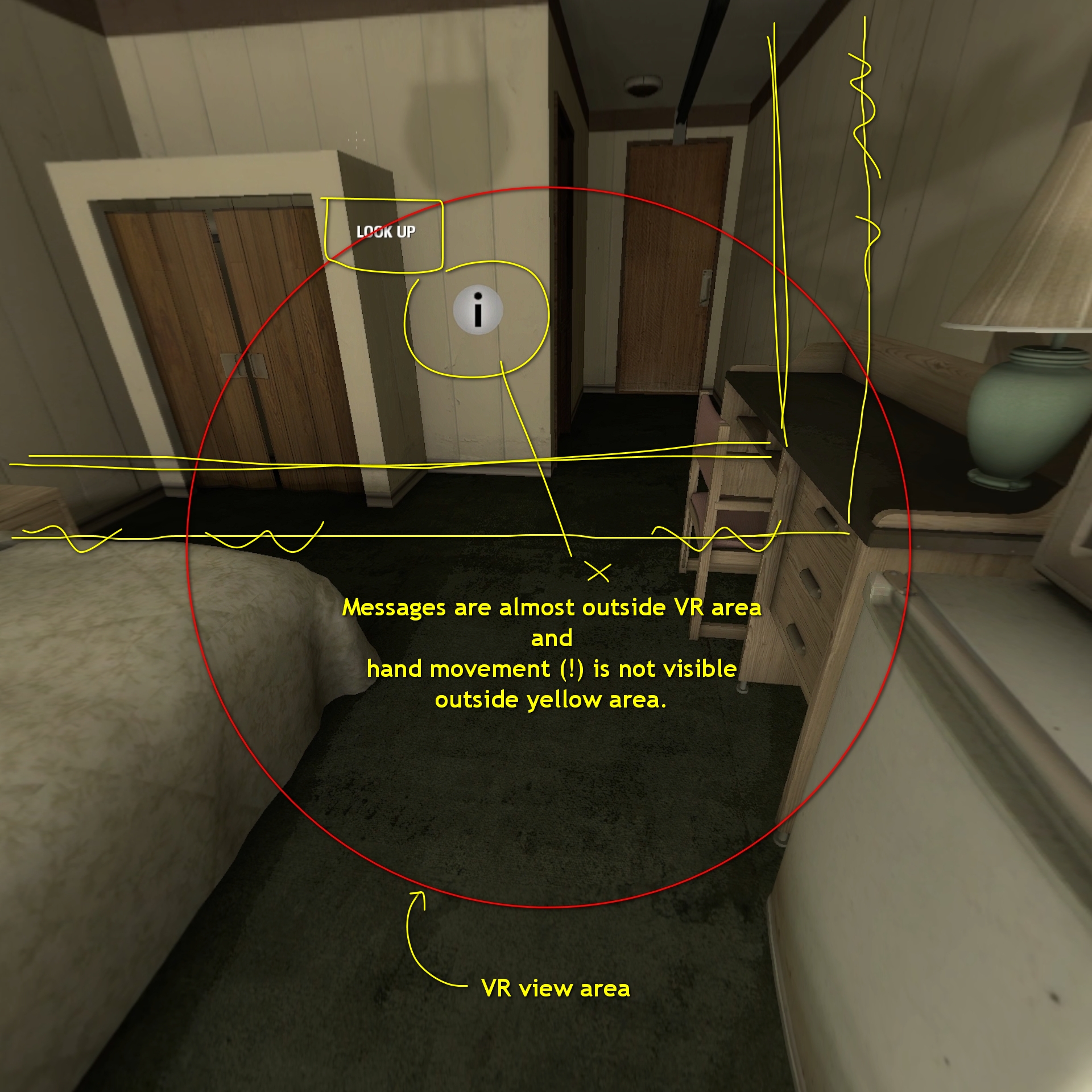Click the LOOK UP prompt box
The height and width of the screenshot is (1092, 1092).
387,232
